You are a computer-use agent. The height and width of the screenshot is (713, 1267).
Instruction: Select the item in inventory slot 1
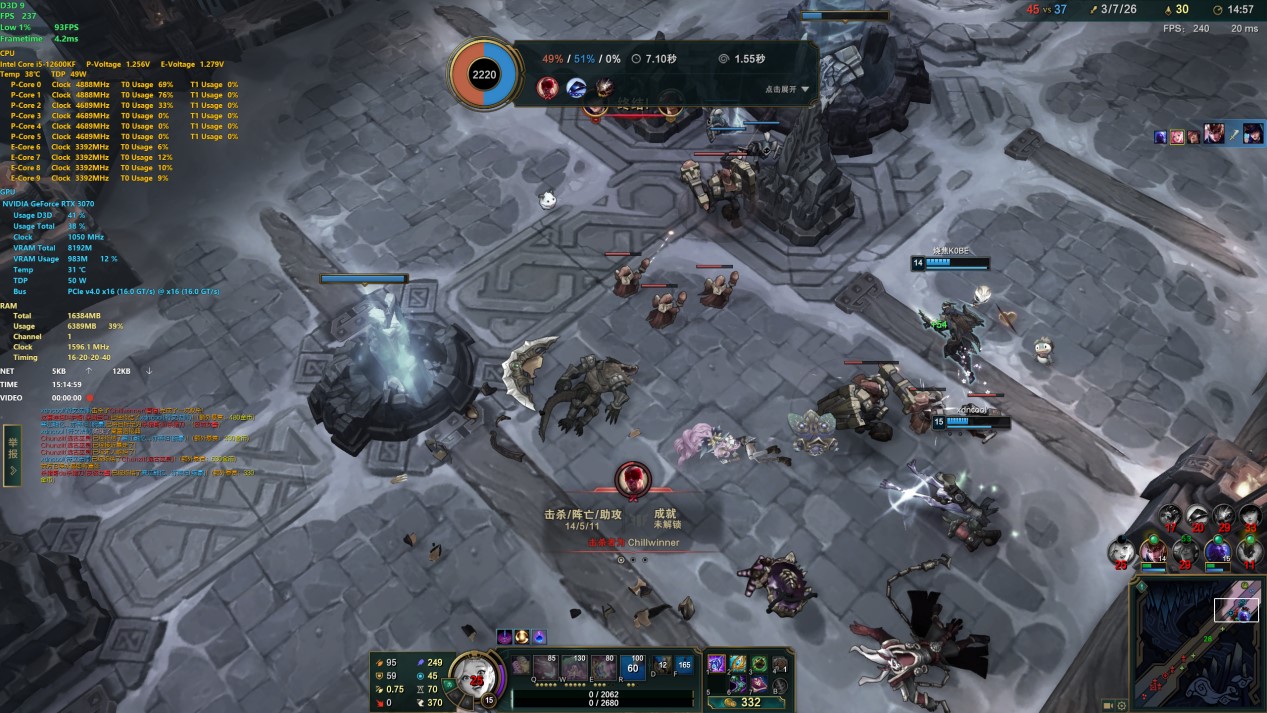tap(717, 663)
